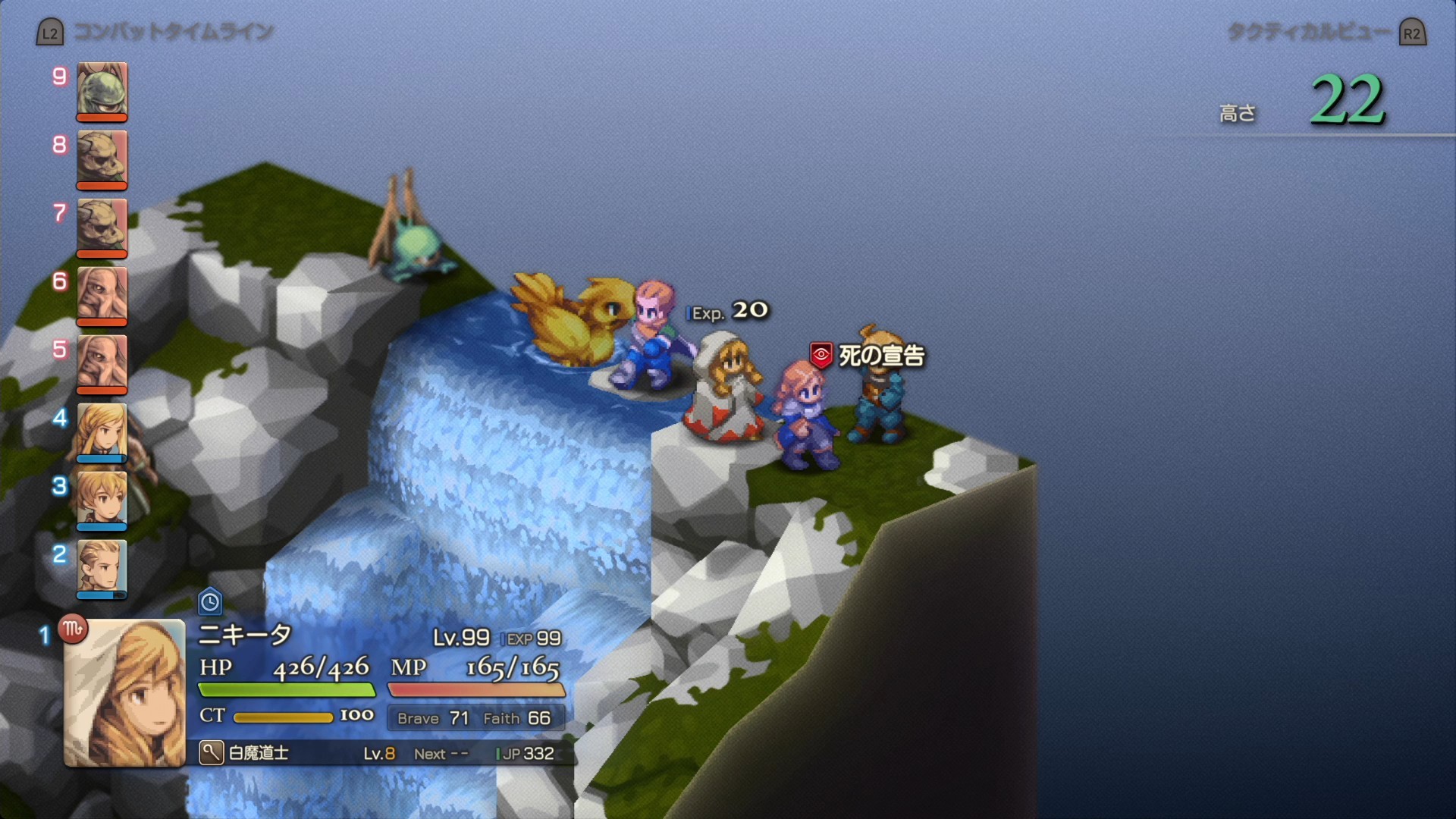
Task: Click the timeline portrait numbered 7
Action: 102,226
